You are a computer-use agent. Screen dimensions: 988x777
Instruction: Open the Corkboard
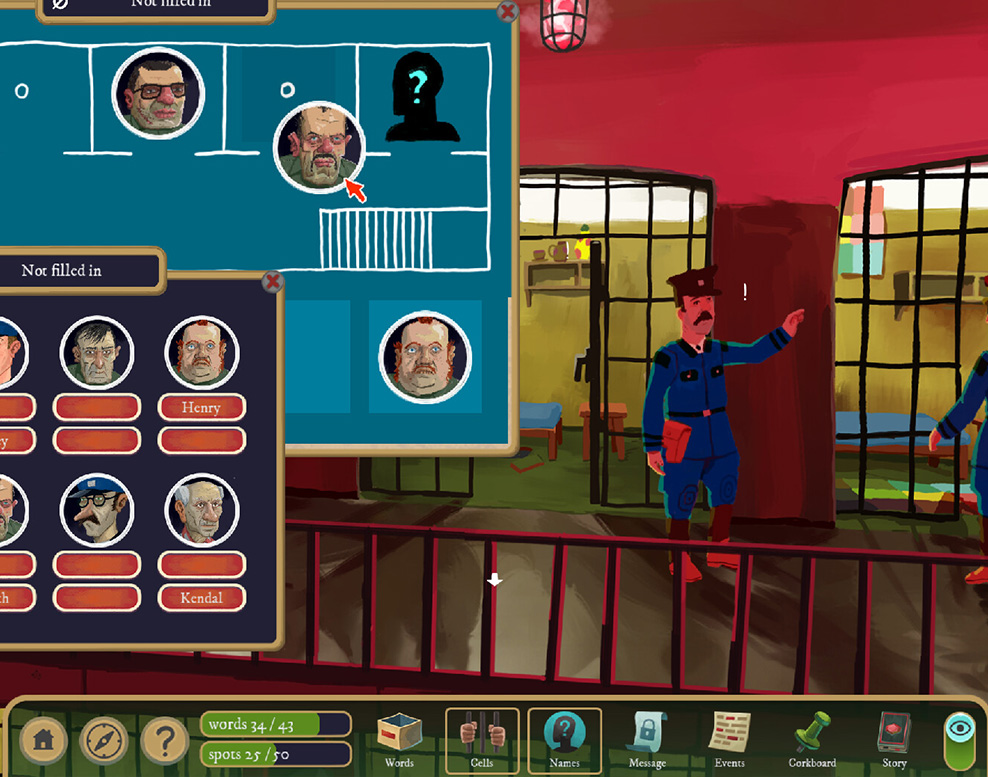[x=812, y=740]
